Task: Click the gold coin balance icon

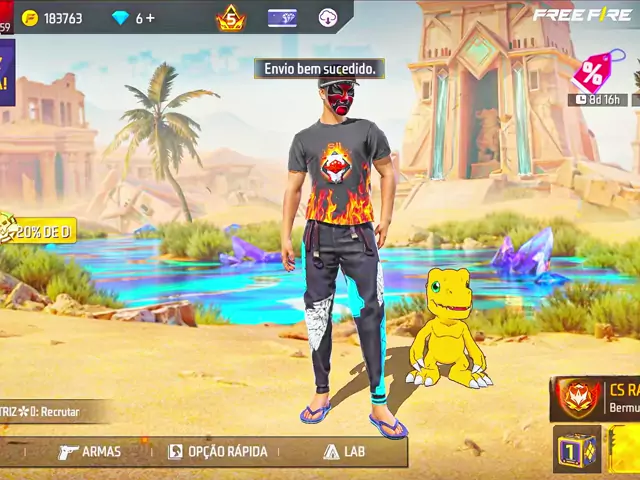Action: (x=30, y=18)
